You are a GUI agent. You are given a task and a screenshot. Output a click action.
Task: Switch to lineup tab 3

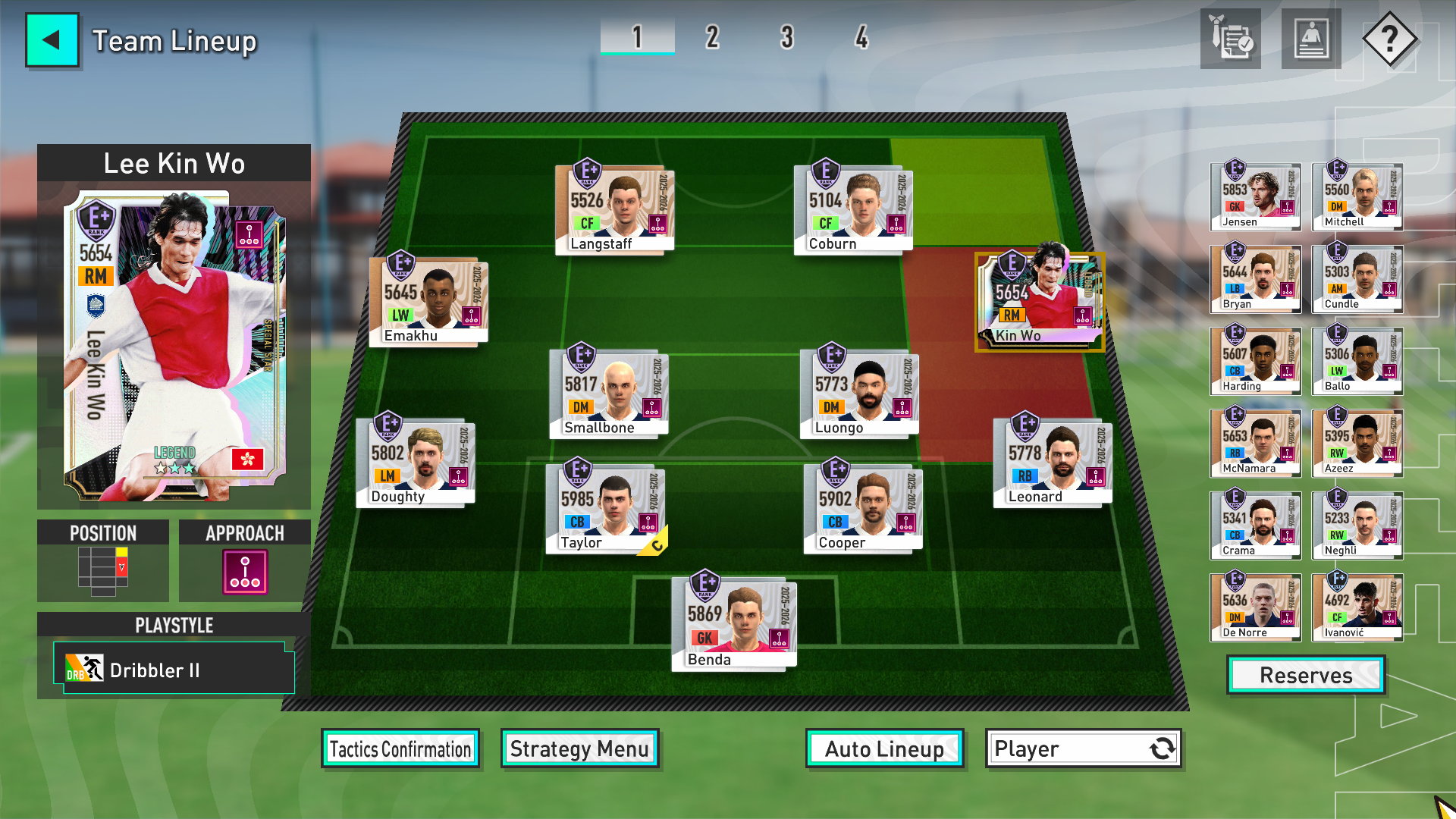(786, 37)
